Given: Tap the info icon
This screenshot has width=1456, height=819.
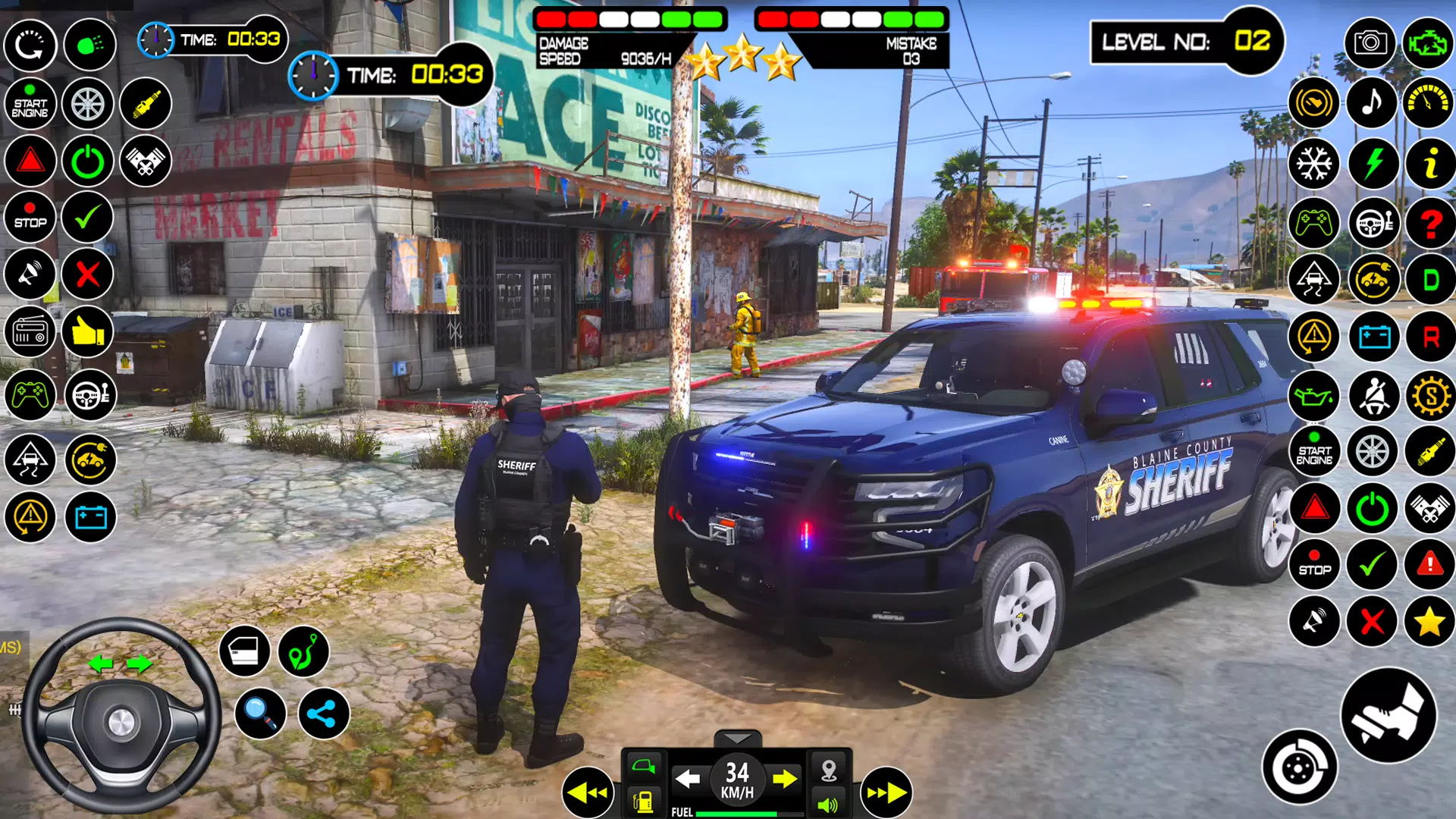Looking at the screenshot, I should tap(1429, 162).
